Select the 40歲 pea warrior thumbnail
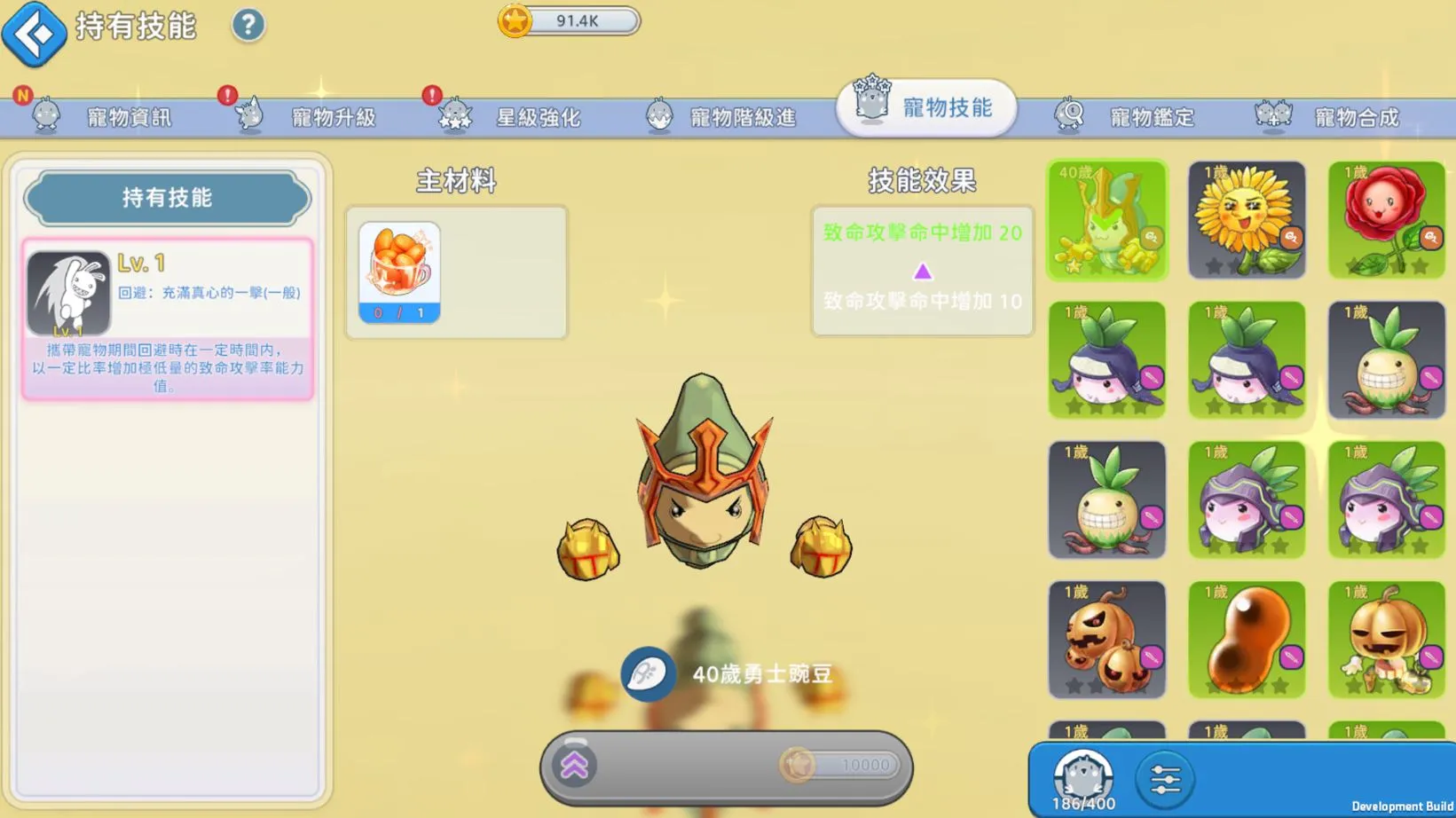Screen dimensions: 1456x818 tap(1106, 219)
